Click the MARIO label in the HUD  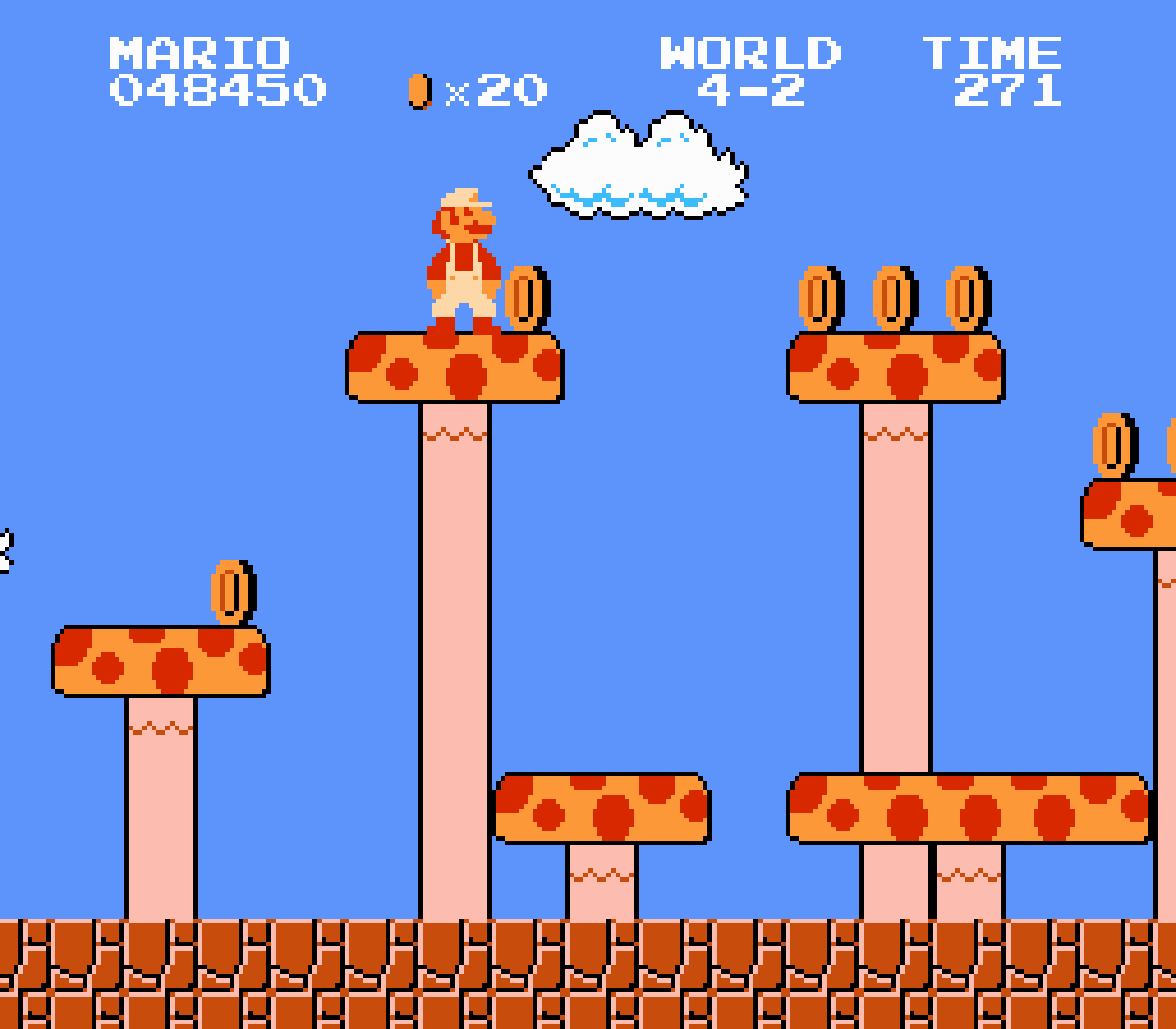198,52
